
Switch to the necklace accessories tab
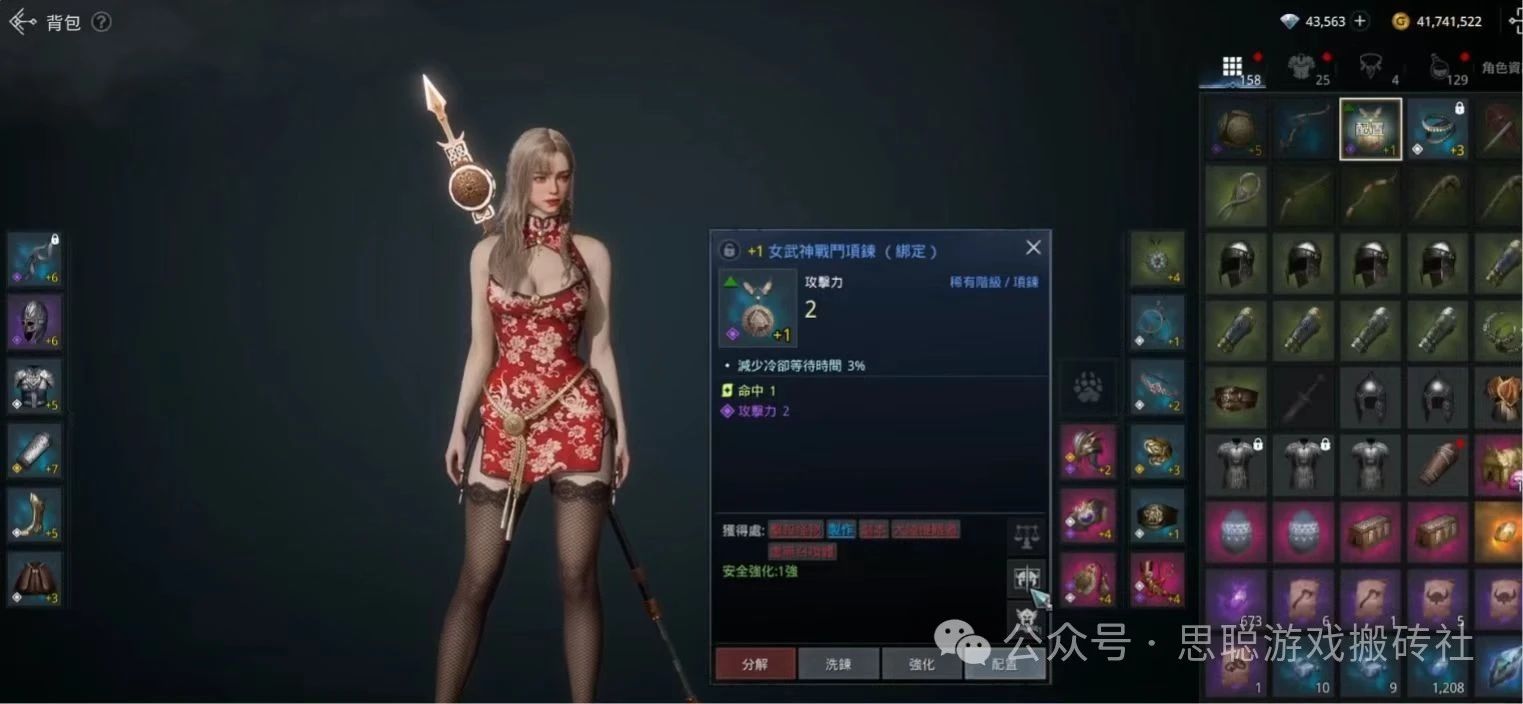pos(1370,67)
